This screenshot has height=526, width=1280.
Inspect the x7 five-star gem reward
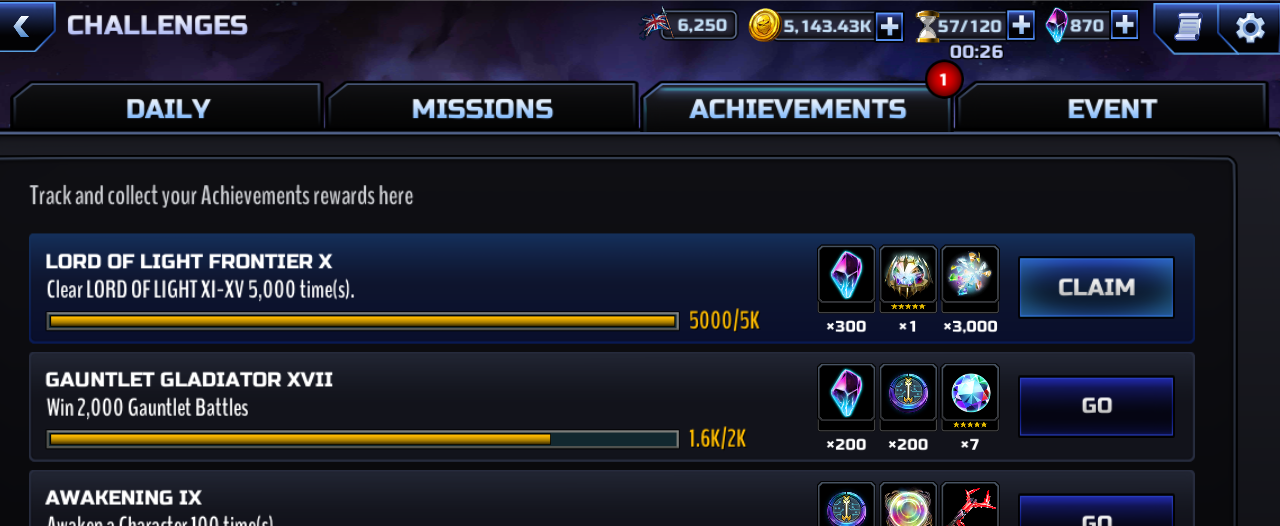[x=970, y=393]
